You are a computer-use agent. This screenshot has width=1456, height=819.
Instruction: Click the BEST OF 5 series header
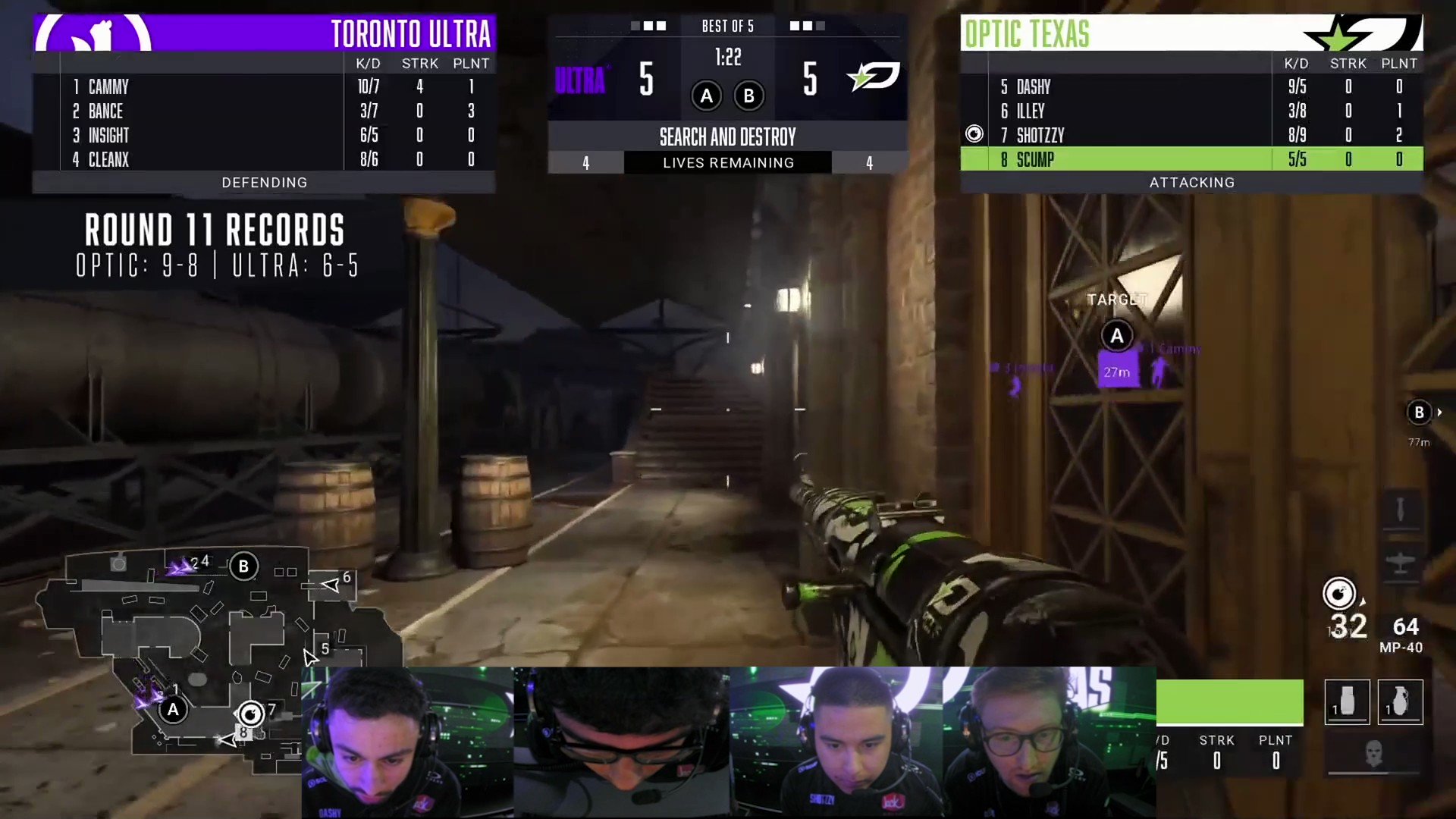coord(727,26)
